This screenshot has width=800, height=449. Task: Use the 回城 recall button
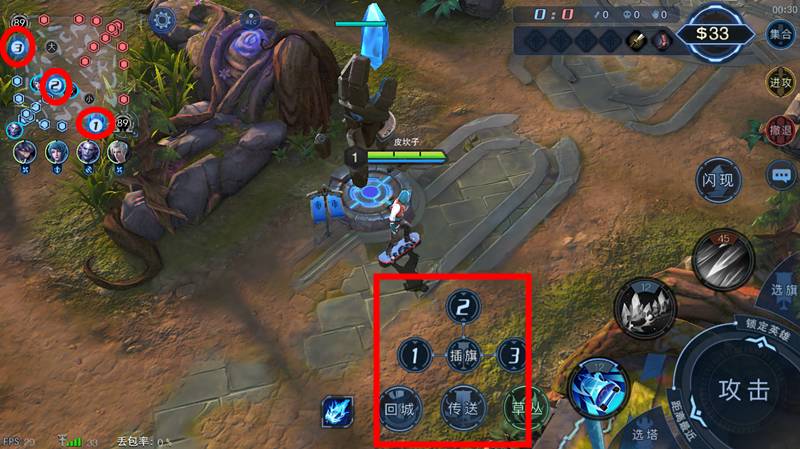point(399,408)
